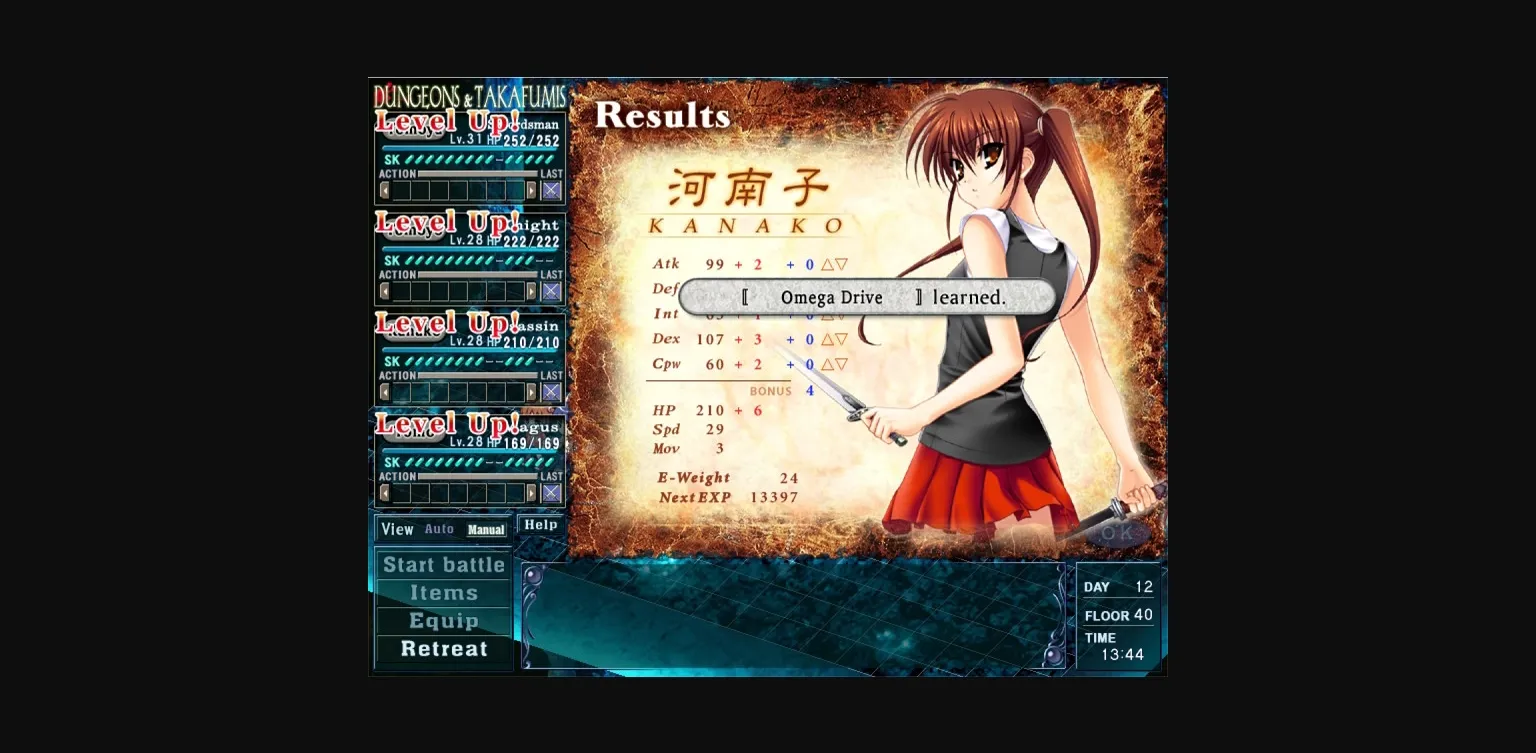
Task: Click the blue X icon on the knight's status panel
Action: coord(551,292)
